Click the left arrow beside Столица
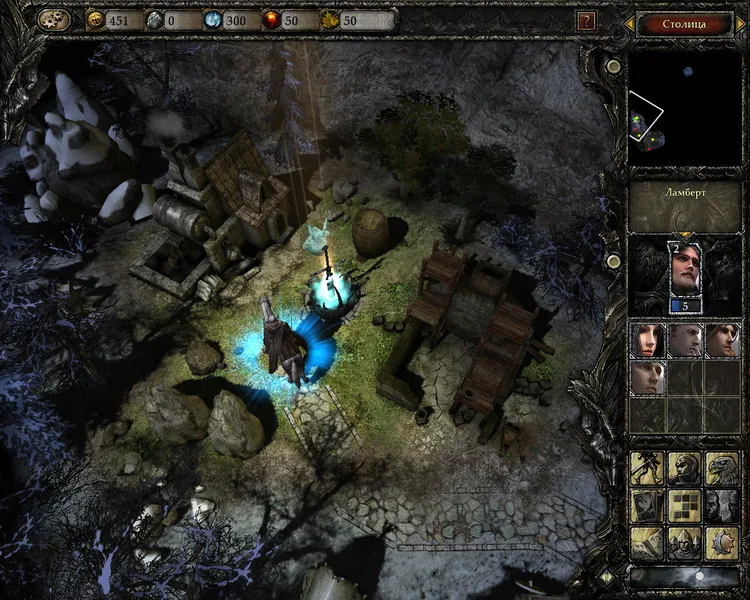750x600 pixels. pyautogui.click(x=628, y=22)
